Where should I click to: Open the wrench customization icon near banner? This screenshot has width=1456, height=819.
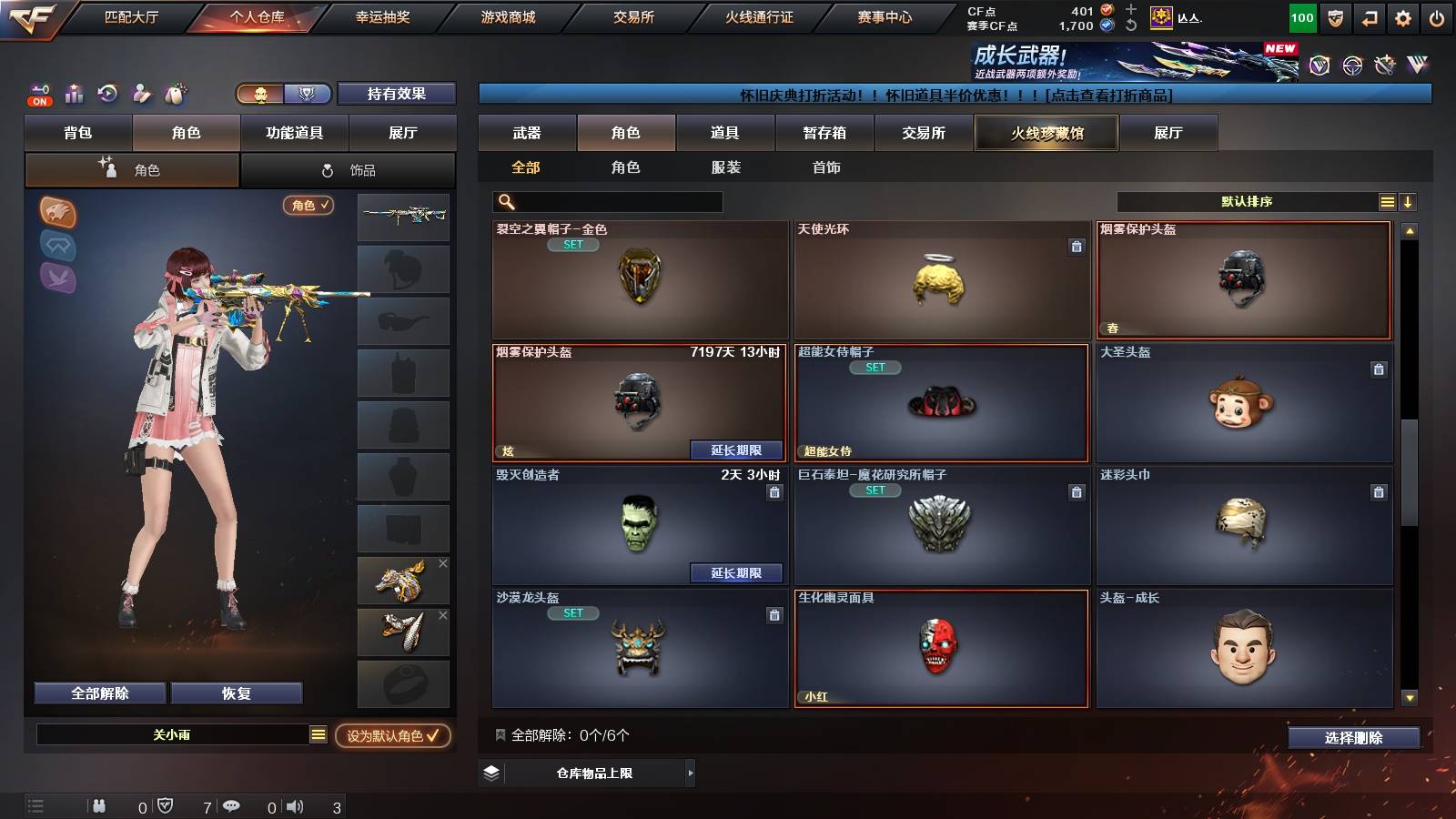tap(1384, 66)
